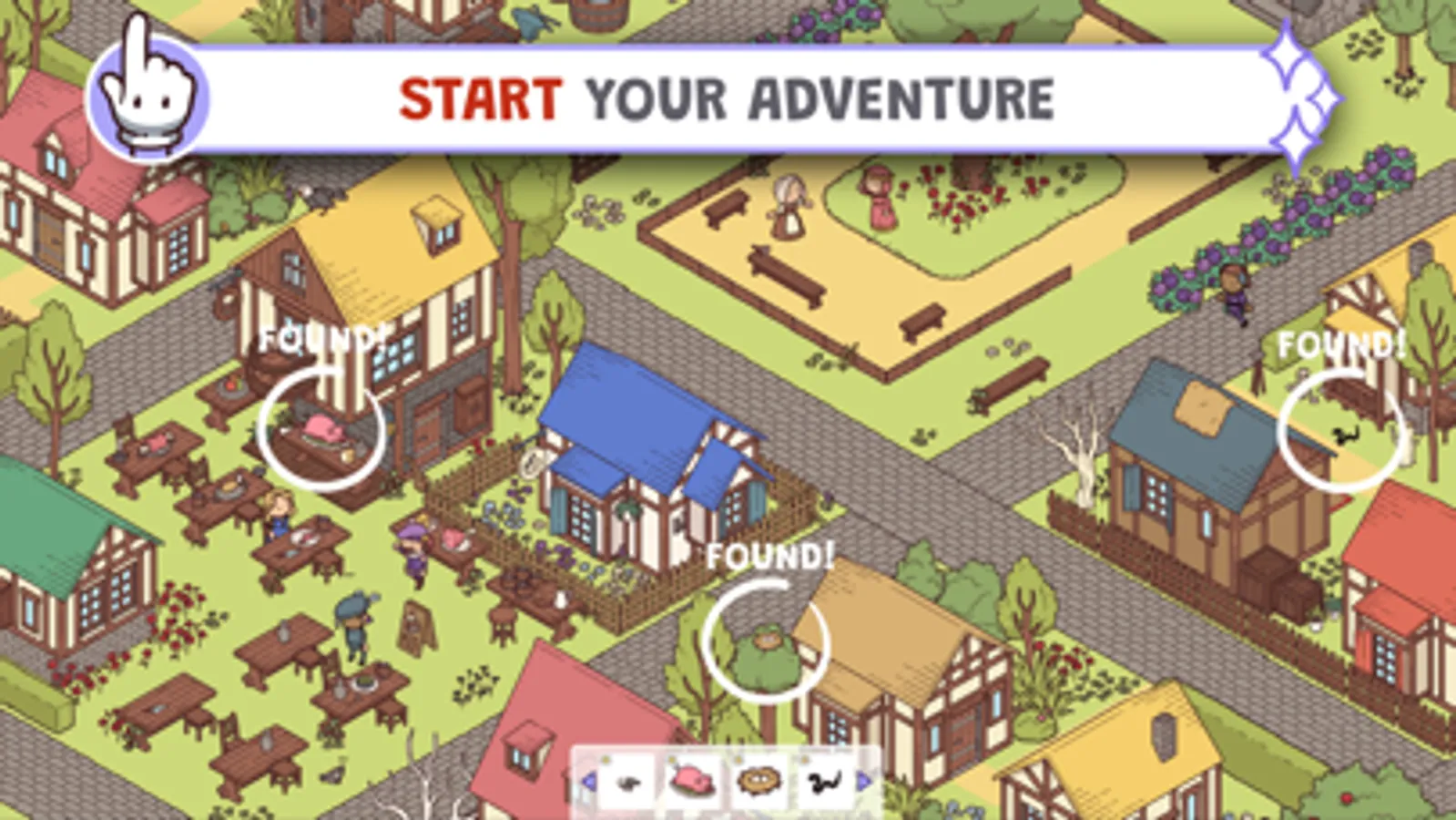This screenshot has width=1456, height=820.
Task: Click the yellow badge on the pig card
Action: [672, 759]
